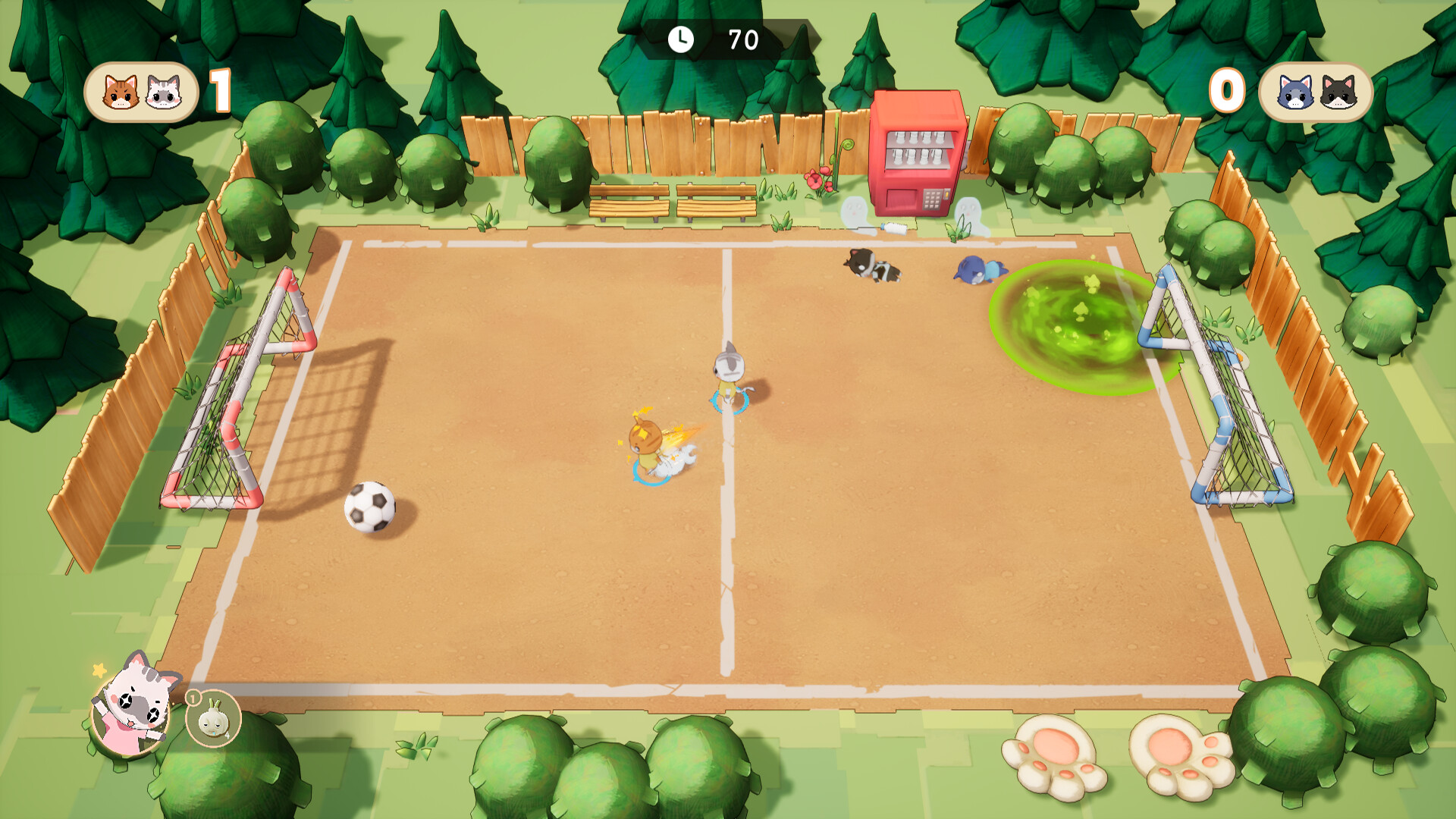The image size is (1456, 819).
Task: Click the left paw print decoration
Action: click(x=1054, y=758)
